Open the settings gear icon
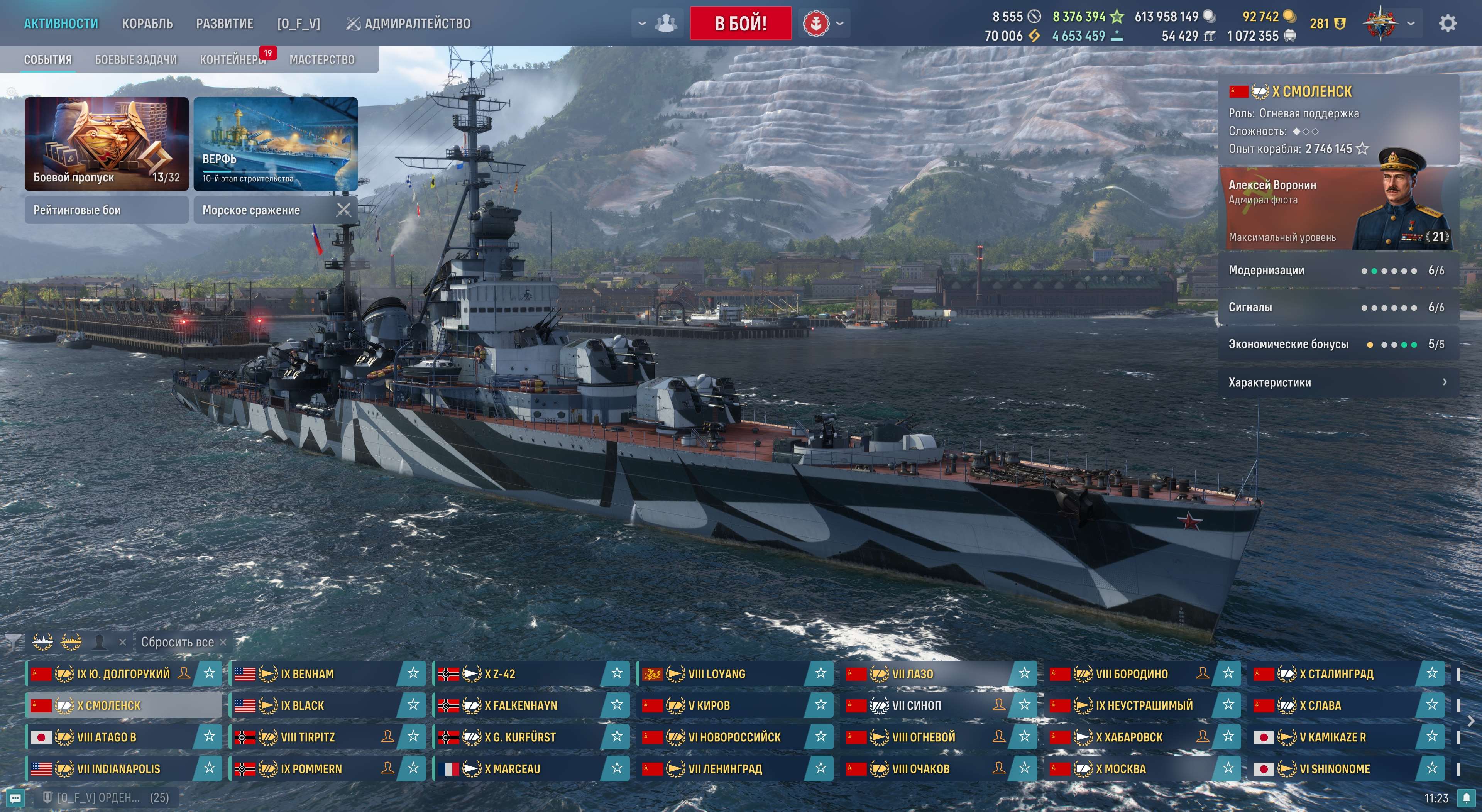The width and height of the screenshot is (1482, 812). [x=1448, y=23]
